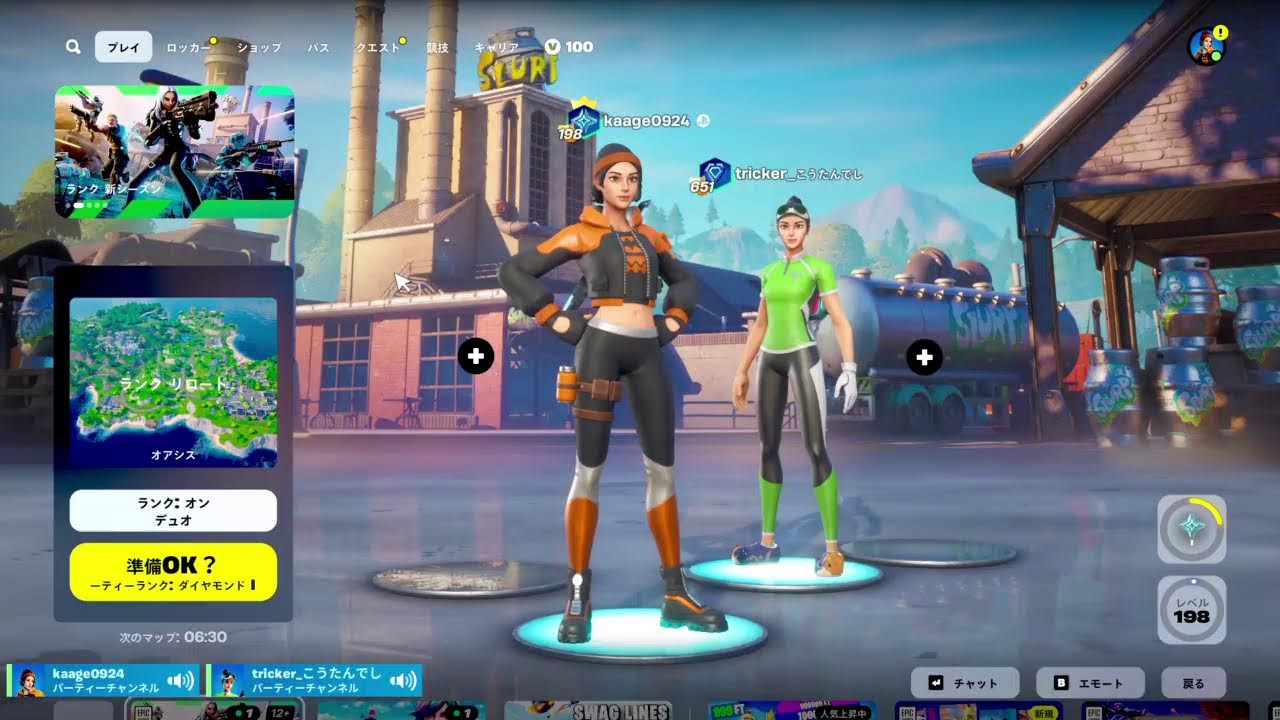The image size is (1280, 720).
Task: Open the チャット button
Action: [x=965, y=683]
